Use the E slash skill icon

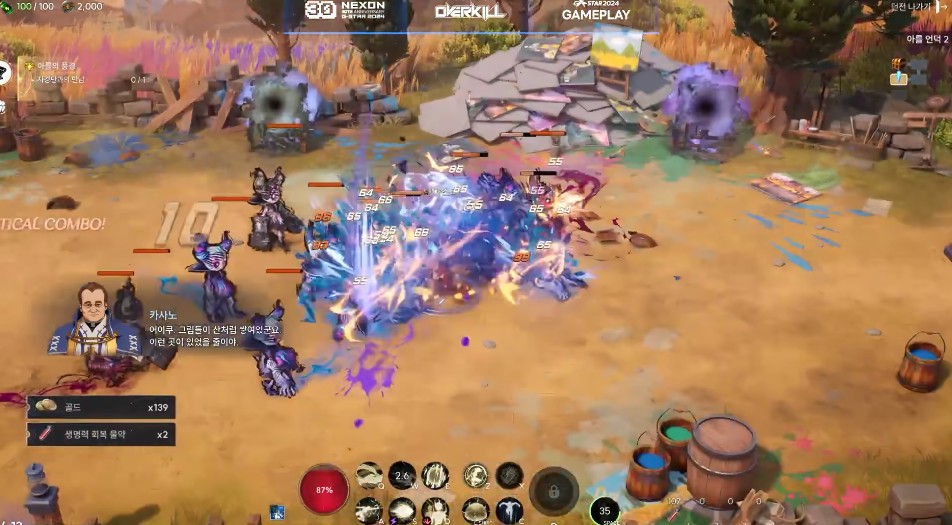pyautogui.click(x=435, y=475)
